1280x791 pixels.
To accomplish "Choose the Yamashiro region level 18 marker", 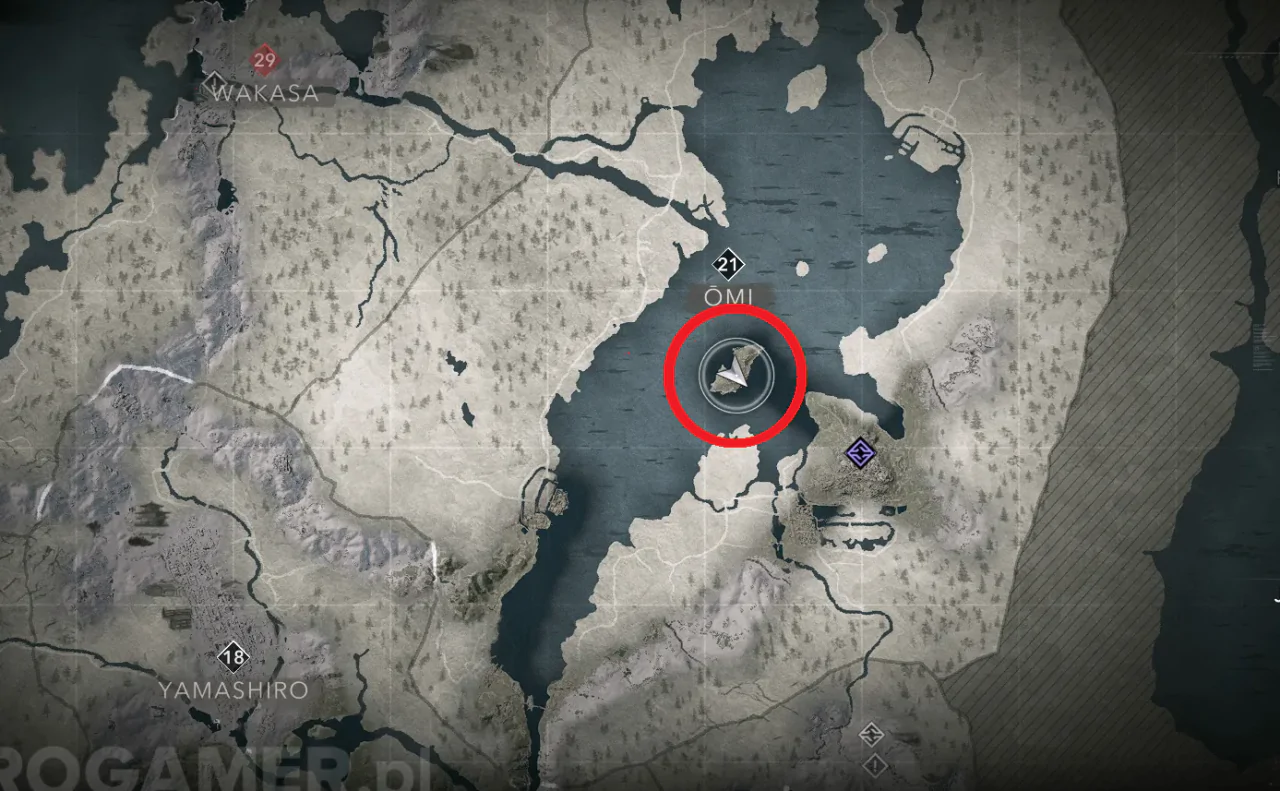I will click(234, 657).
